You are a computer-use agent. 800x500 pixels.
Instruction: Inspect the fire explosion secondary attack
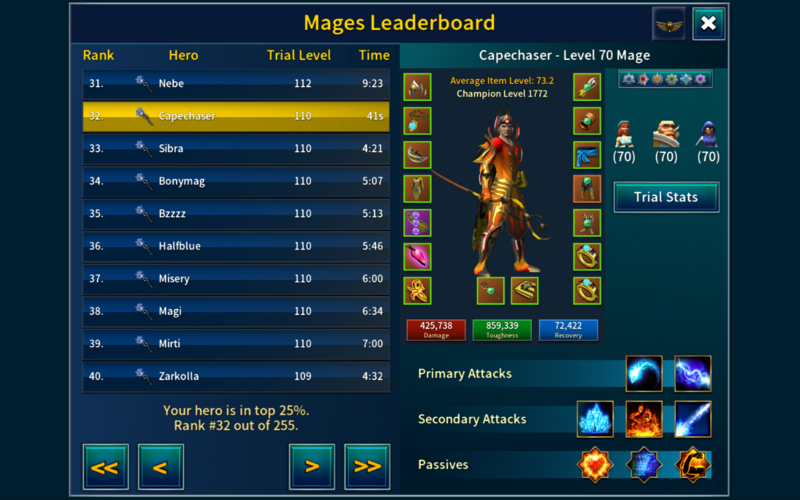coord(643,419)
